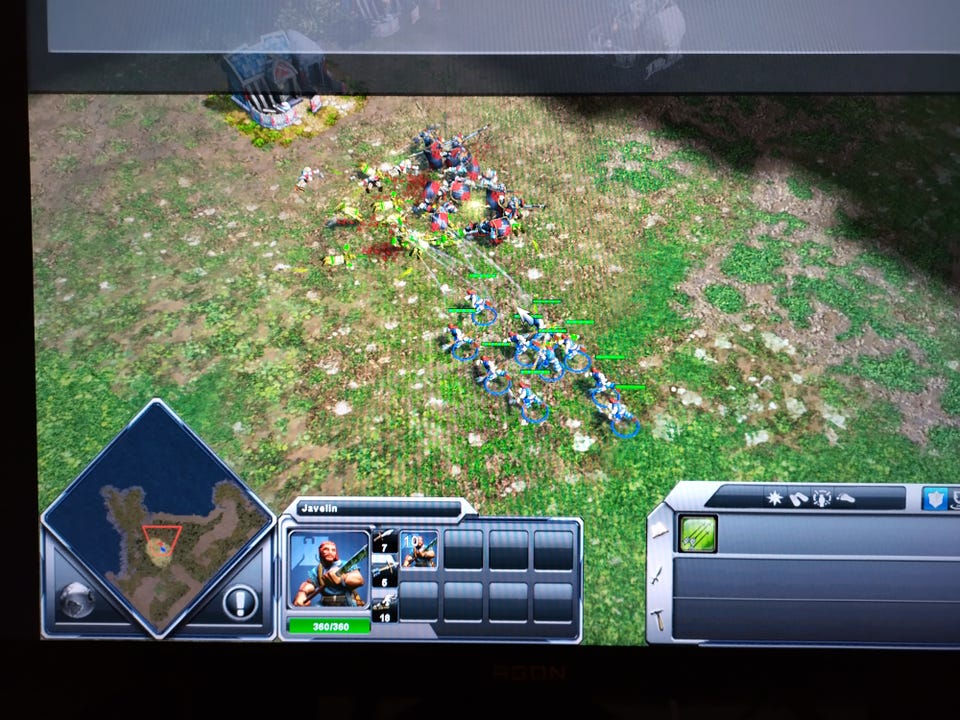Open the hammer build row
The image size is (960, 720).
tap(660, 620)
